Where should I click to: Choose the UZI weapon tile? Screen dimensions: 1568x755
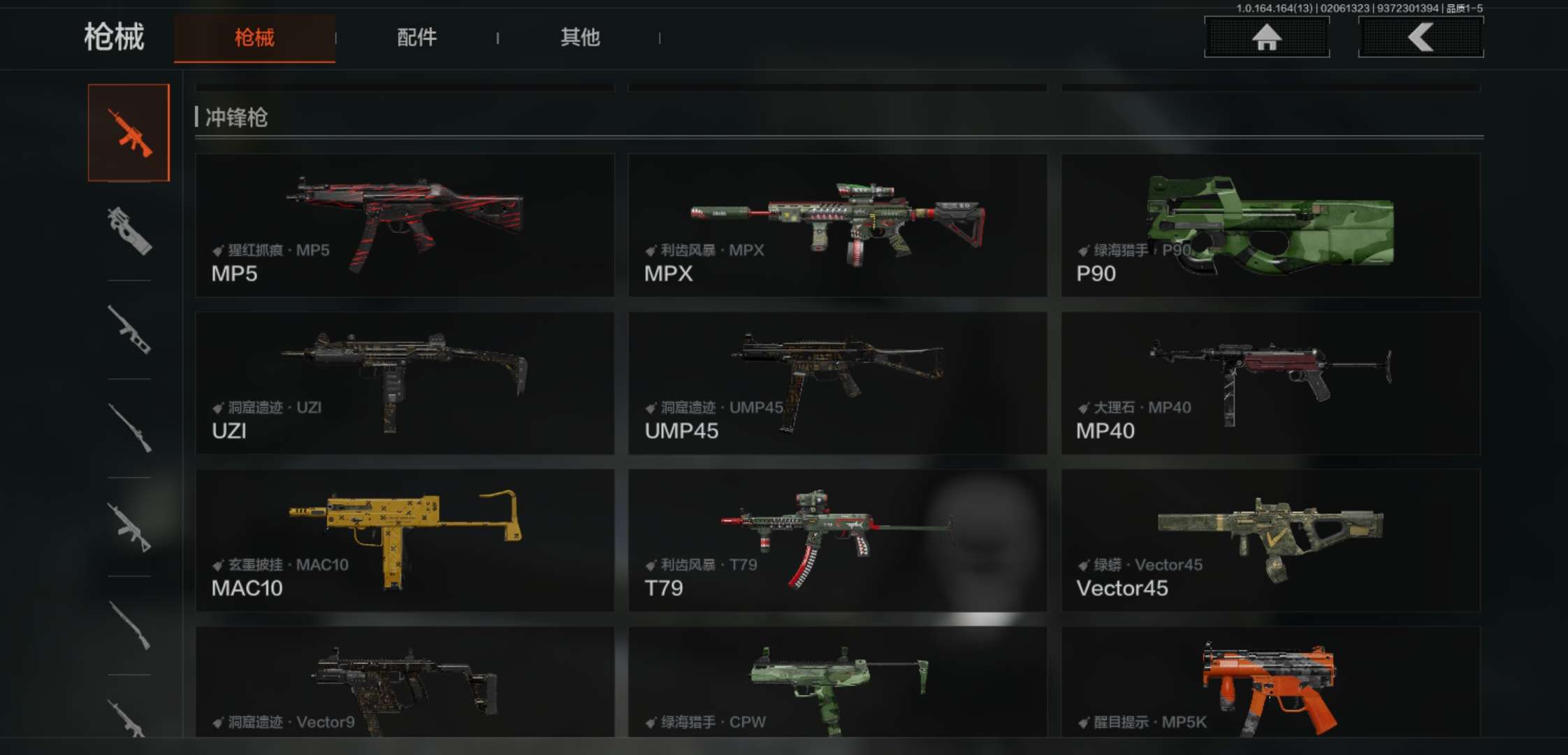click(405, 383)
